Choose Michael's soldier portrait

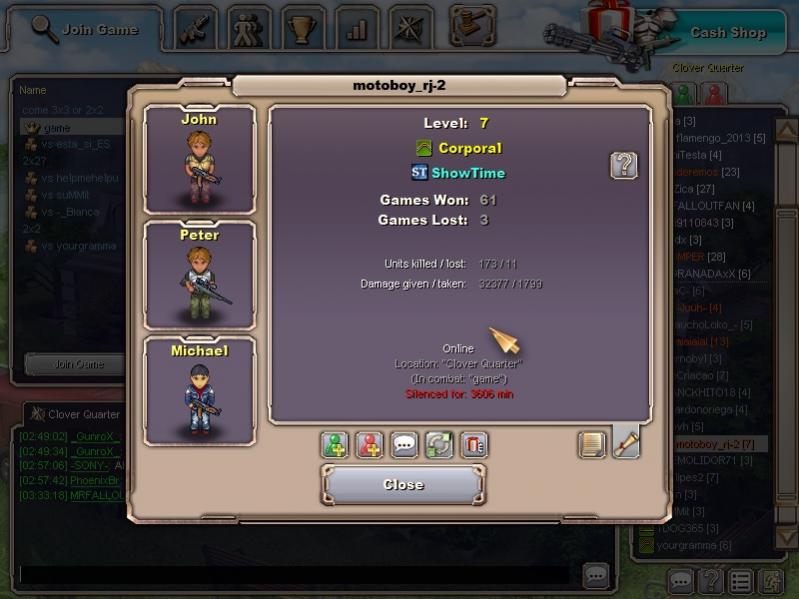coord(199,390)
